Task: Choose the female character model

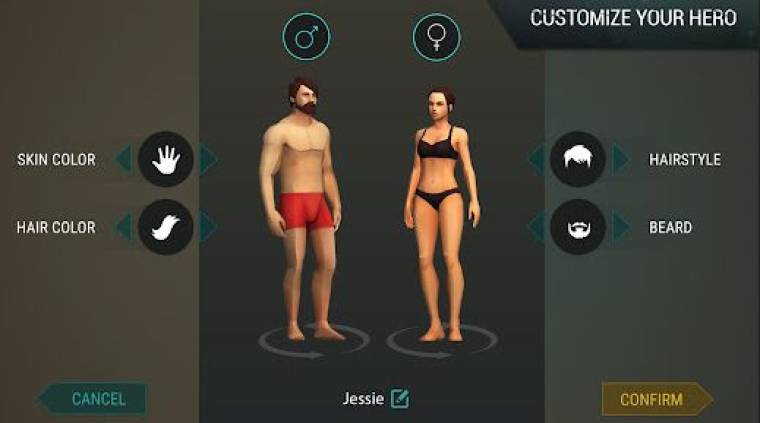Action: (x=437, y=210)
